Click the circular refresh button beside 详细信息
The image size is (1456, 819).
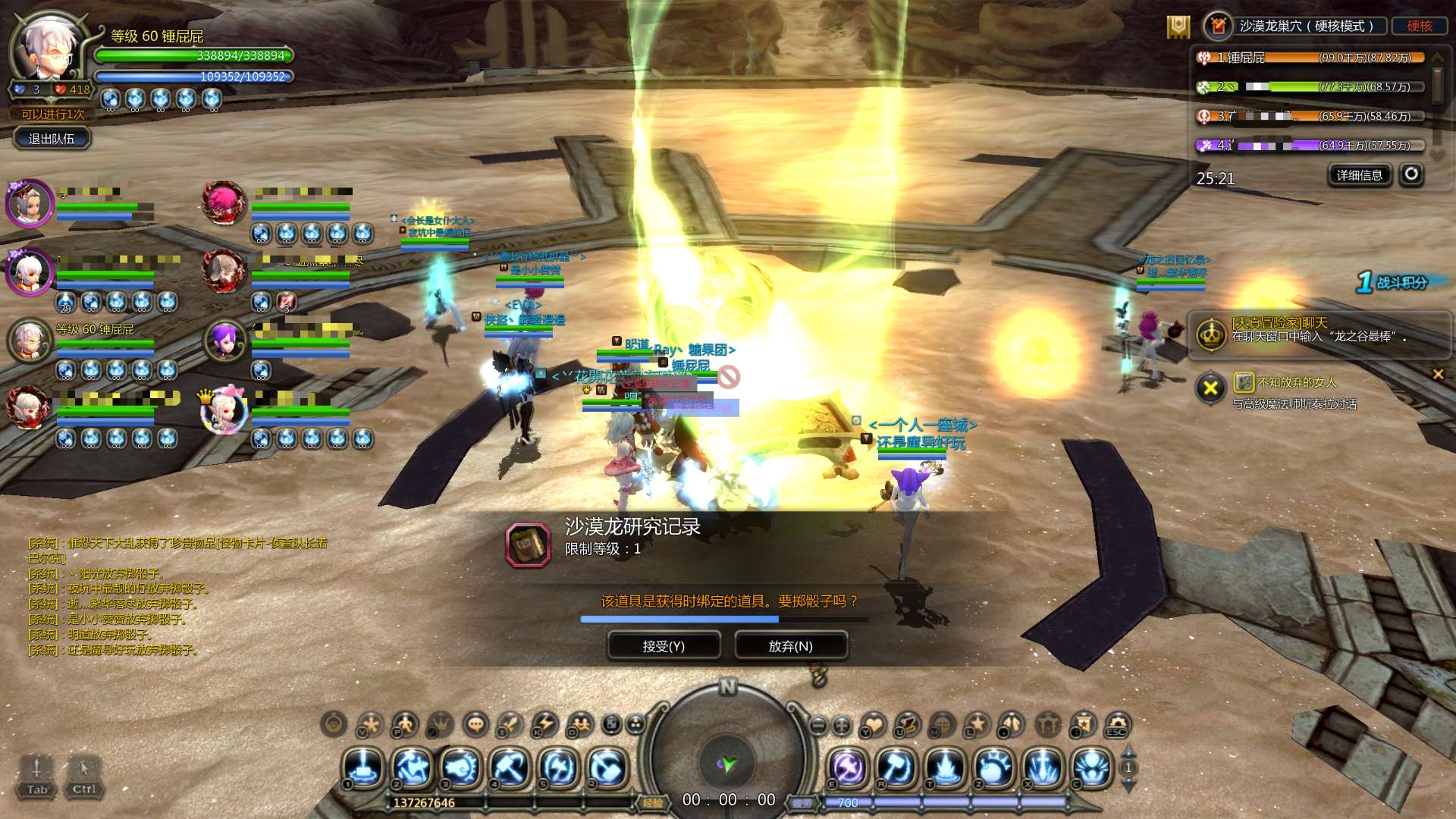[x=1410, y=174]
